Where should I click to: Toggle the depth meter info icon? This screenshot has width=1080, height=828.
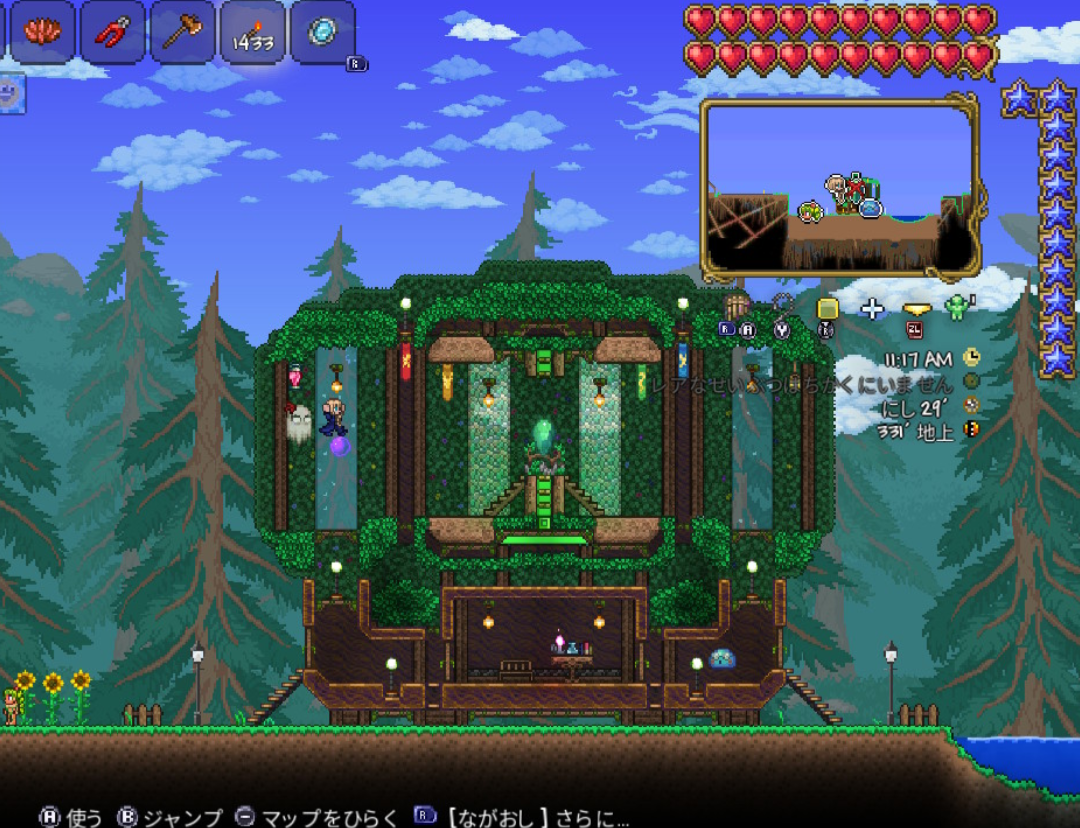tap(971, 430)
